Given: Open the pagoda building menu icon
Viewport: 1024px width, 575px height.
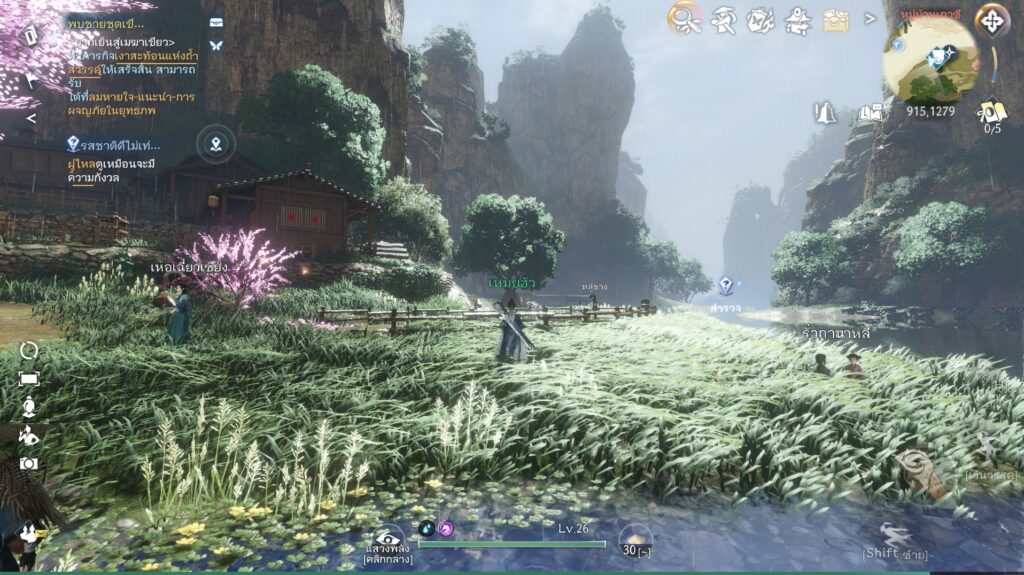Looking at the screenshot, I should coord(798,18).
